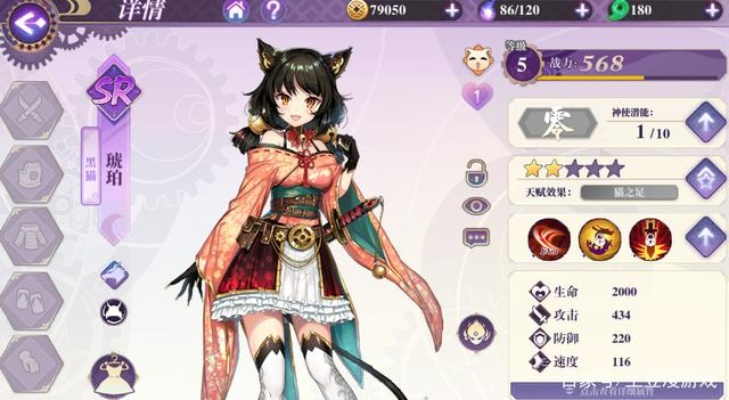Upgrade divine potential with the arrow button
The height and width of the screenshot is (400, 729).
click(706, 122)
